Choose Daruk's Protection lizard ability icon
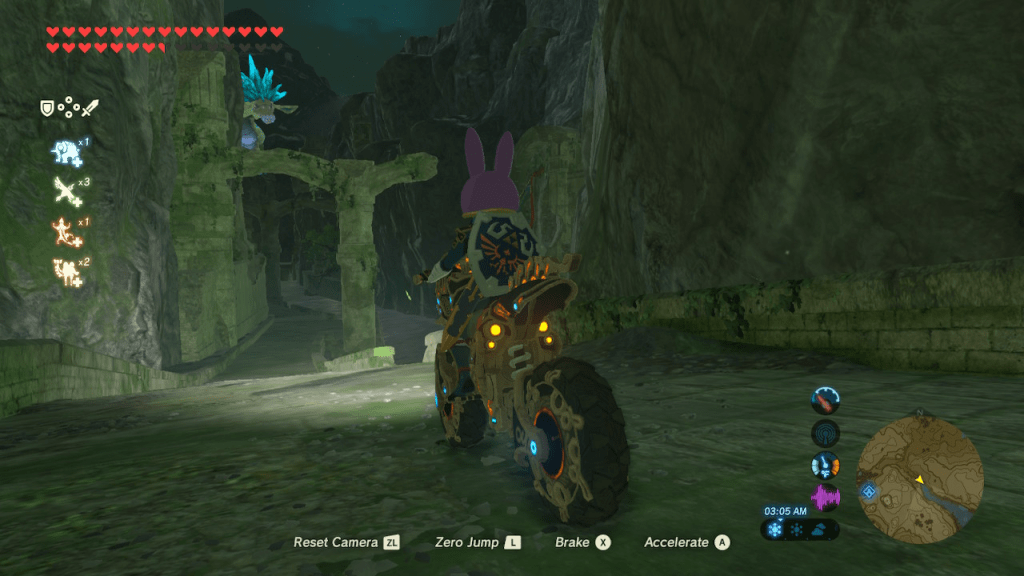 click(65, 231)
